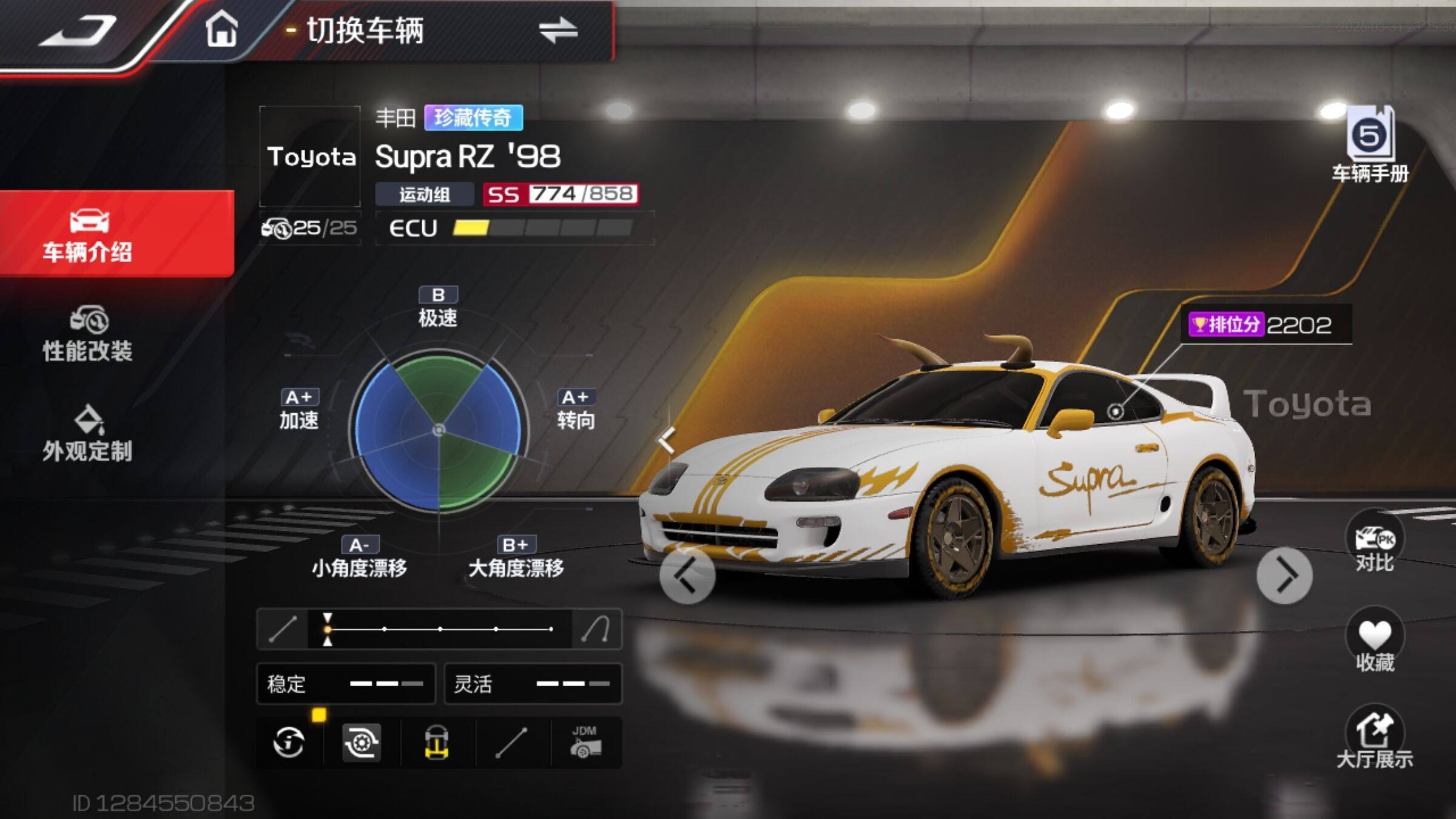Click the 稳定 stability setting
This screenshot has height=819, width=1456.
(346, 684)
